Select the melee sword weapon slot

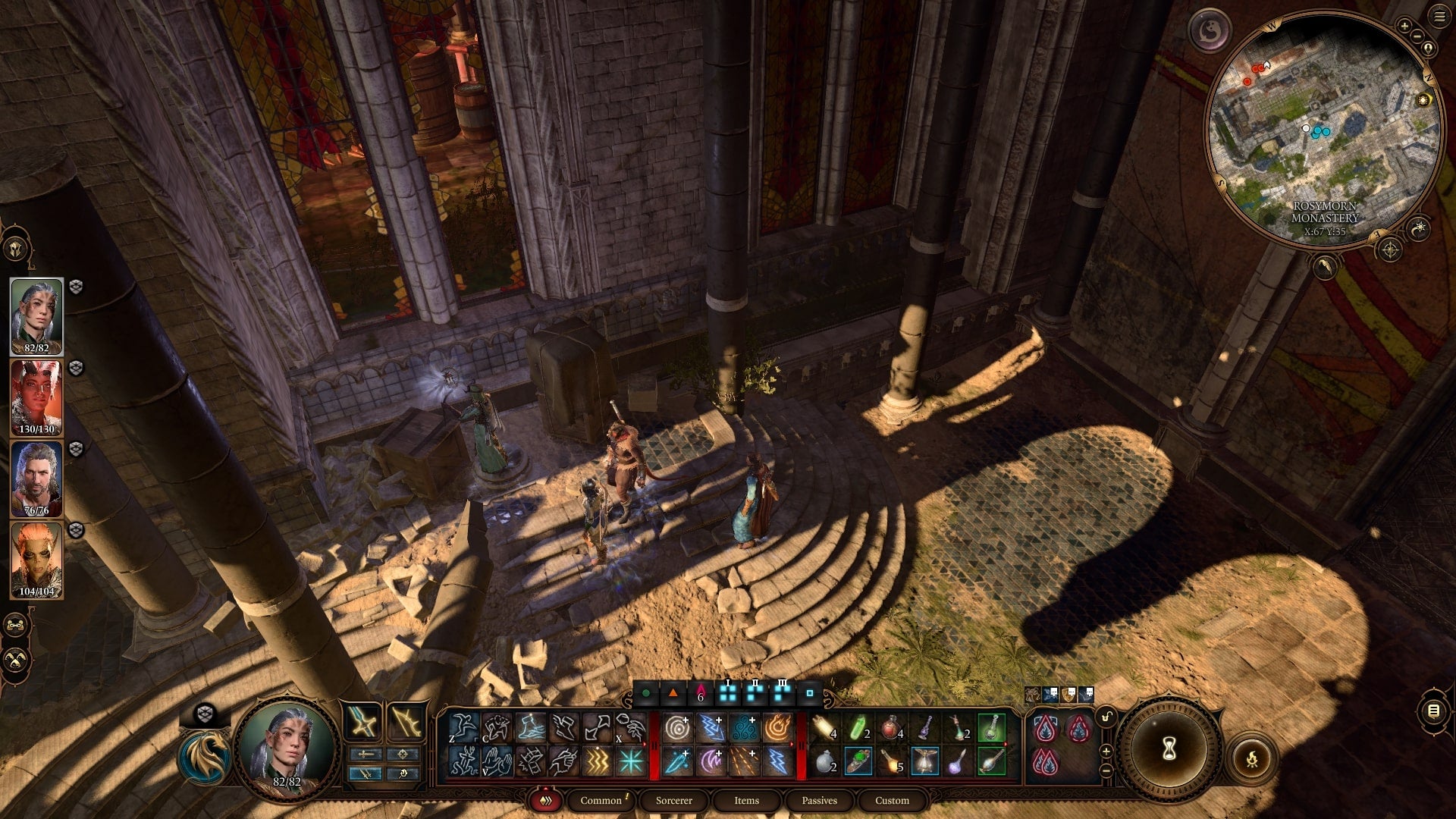[363, 722]
